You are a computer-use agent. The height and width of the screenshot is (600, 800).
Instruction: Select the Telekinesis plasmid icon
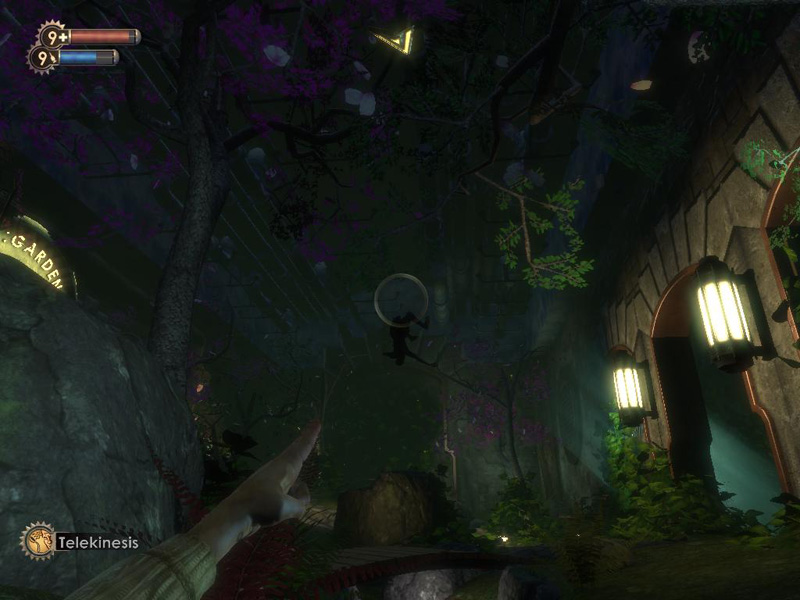(38, 541)
